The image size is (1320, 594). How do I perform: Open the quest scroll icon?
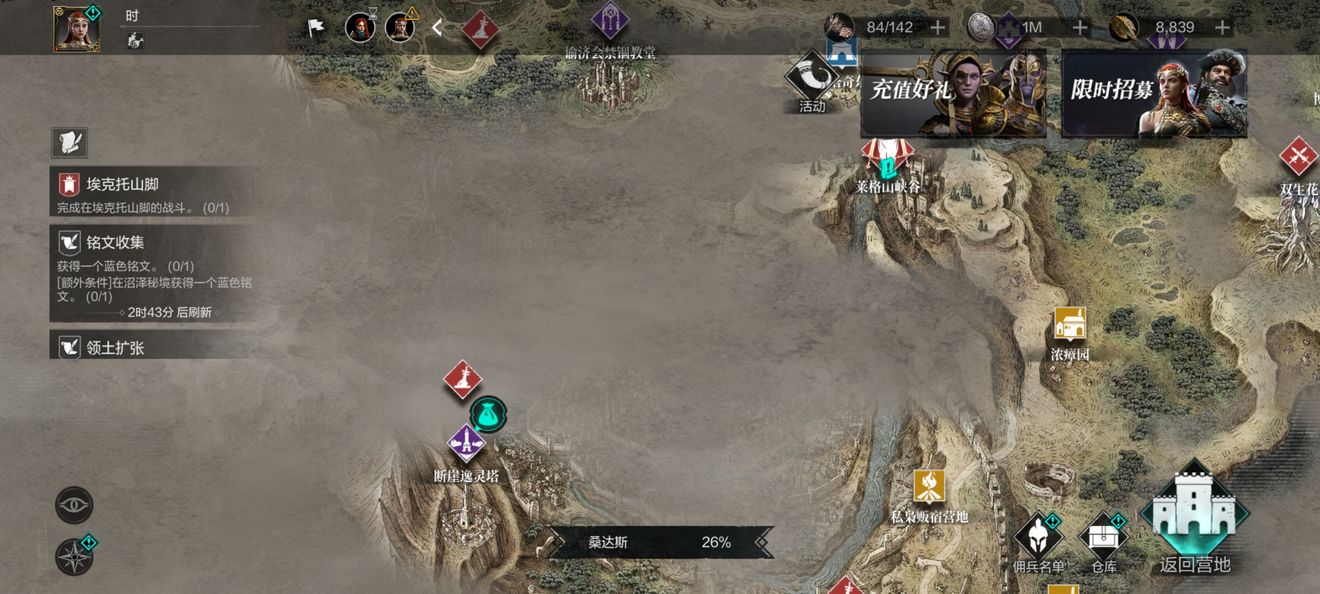pyautogui.click(x=69, y=142)
